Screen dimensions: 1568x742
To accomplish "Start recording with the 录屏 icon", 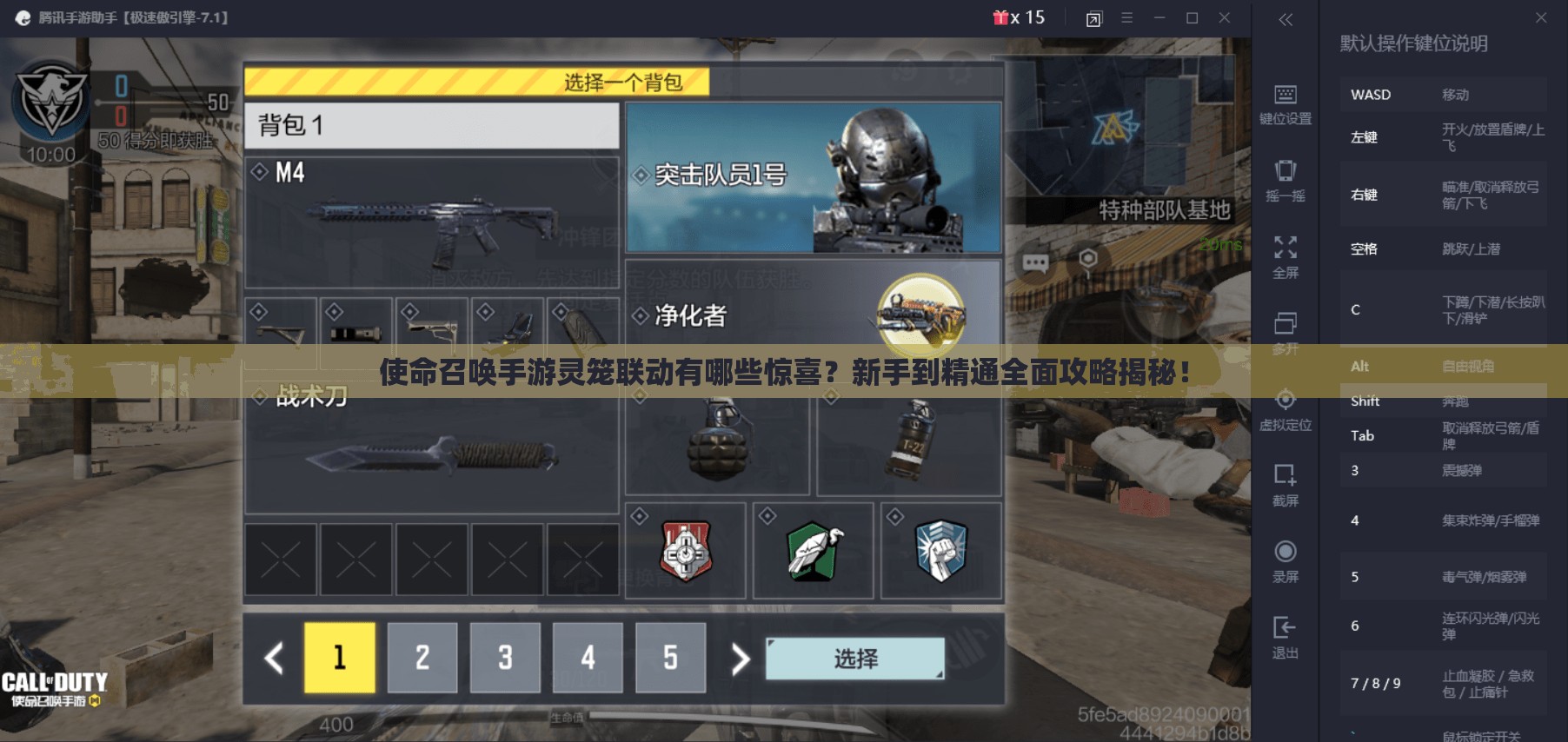I will click(1286, 554).
